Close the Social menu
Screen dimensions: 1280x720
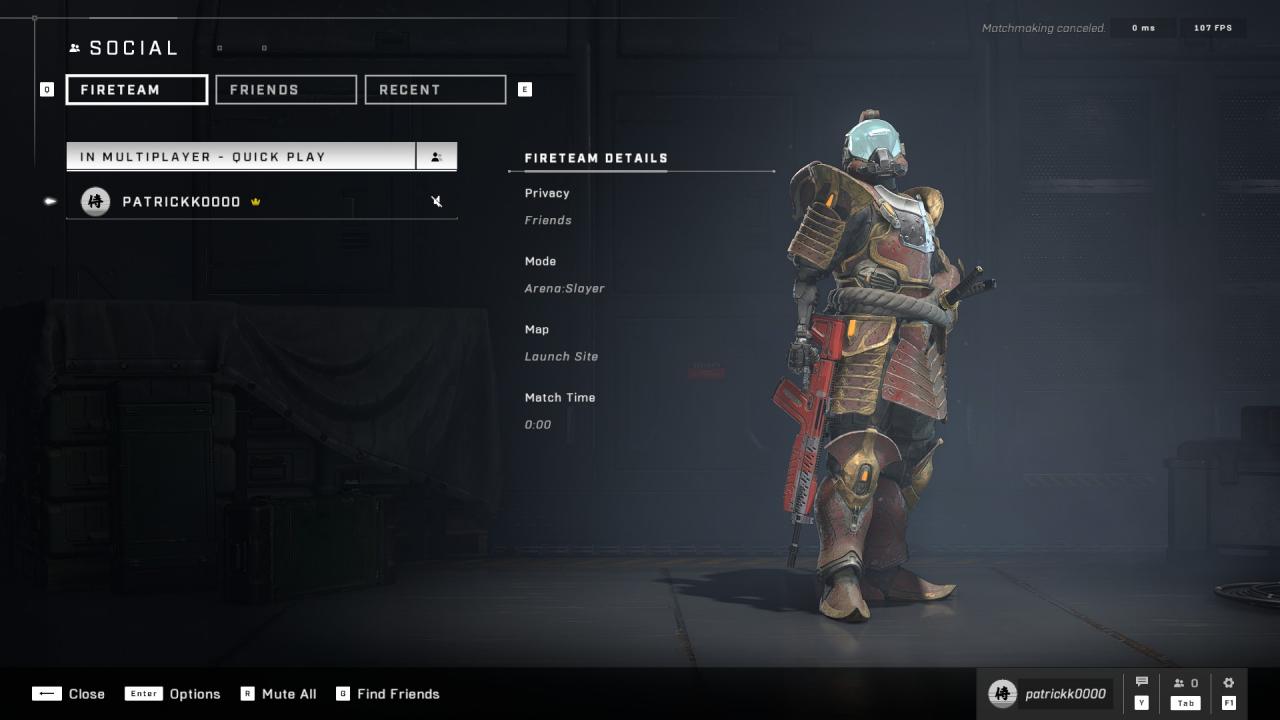click(x=69, y=694)
